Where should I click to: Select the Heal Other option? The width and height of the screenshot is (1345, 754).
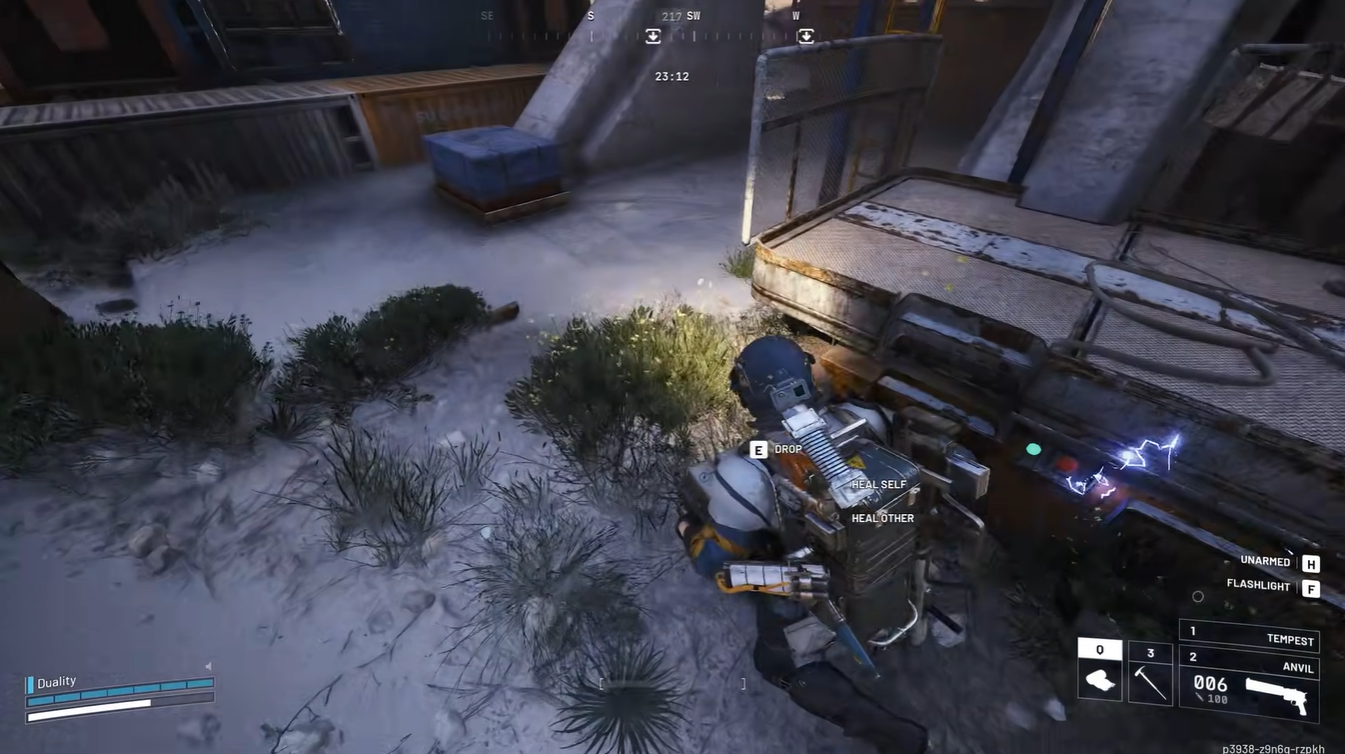881,518
